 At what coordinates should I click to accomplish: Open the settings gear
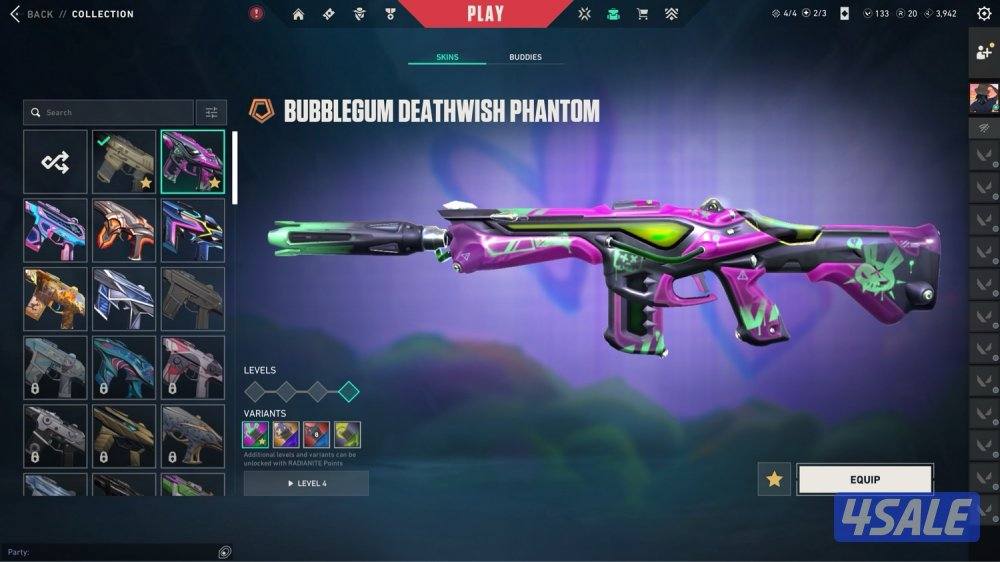coord(984,14)
